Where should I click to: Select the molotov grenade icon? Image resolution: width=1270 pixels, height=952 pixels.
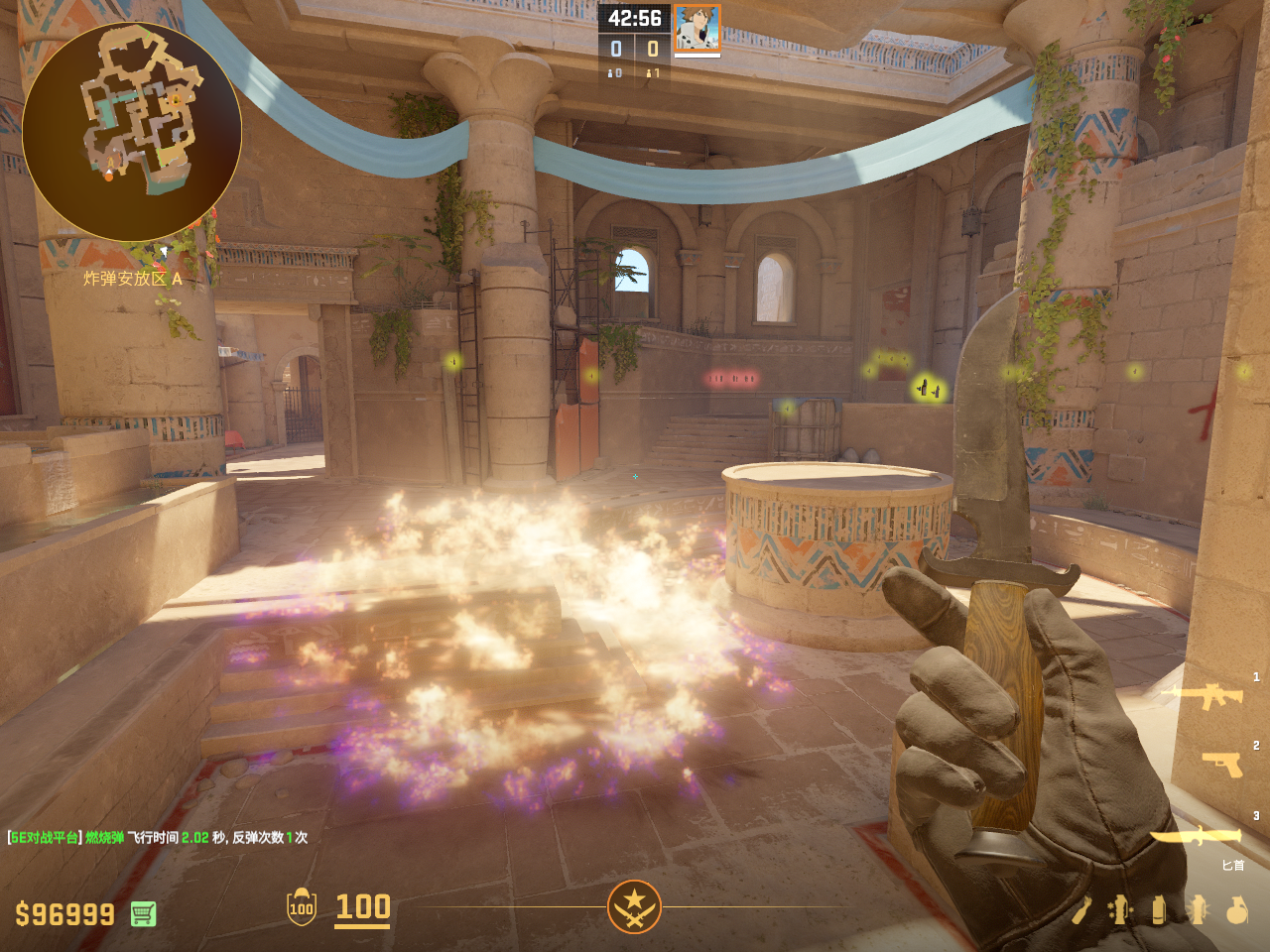[x=1082, y=909]
